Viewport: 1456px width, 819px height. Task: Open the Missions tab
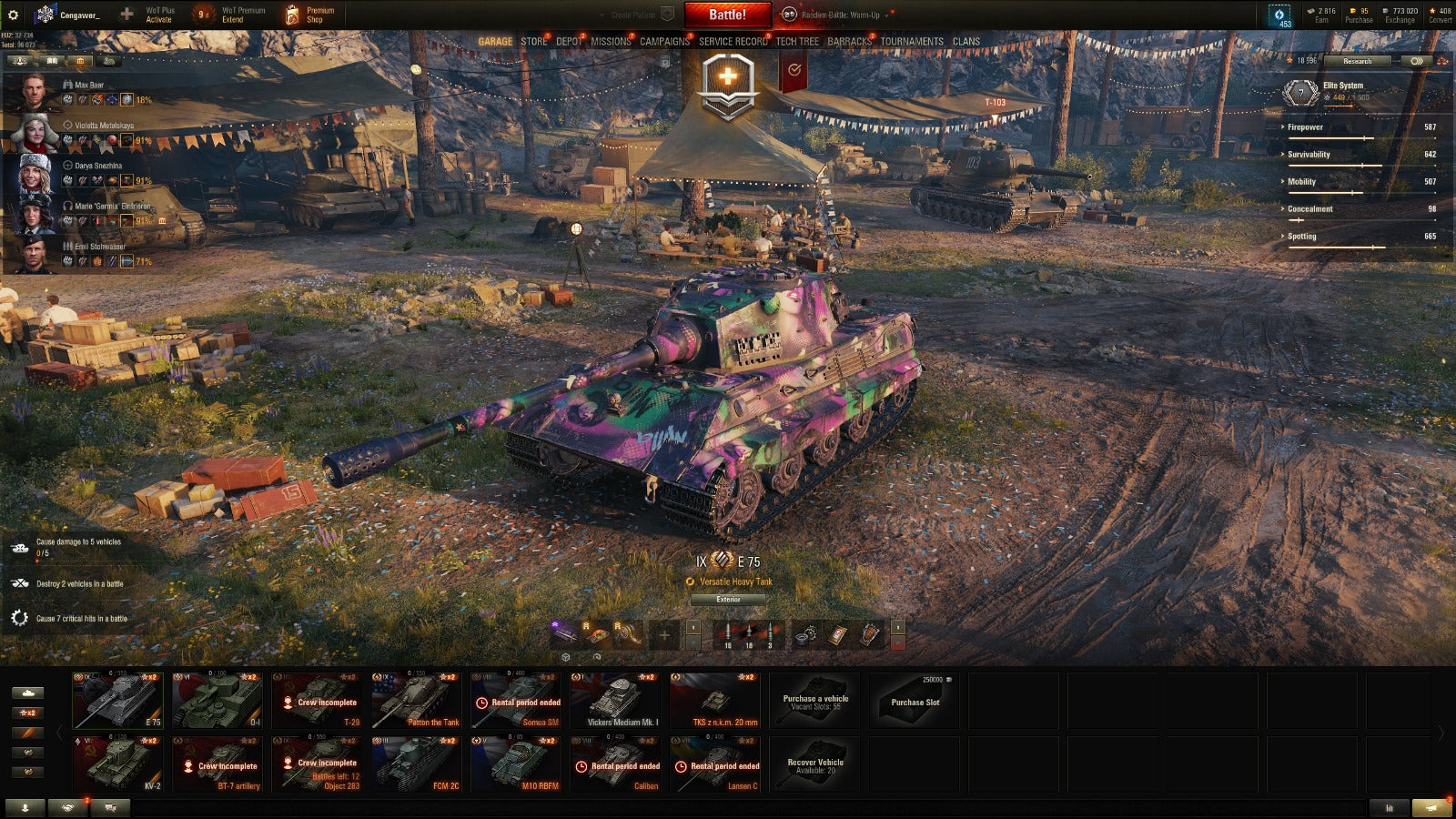coord(610,41)
